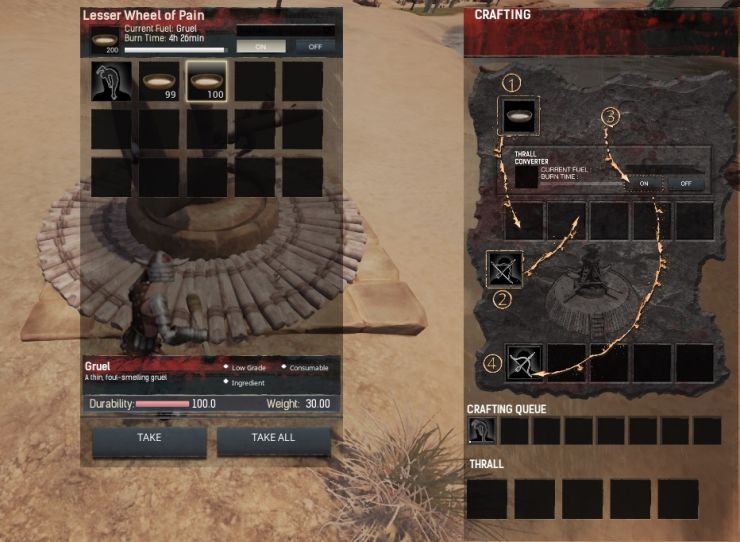Click the current fuel gruel icon showing 200
The width and height of the screenshot is (740, 542).
pyautogui.click(x=103, y=41)
